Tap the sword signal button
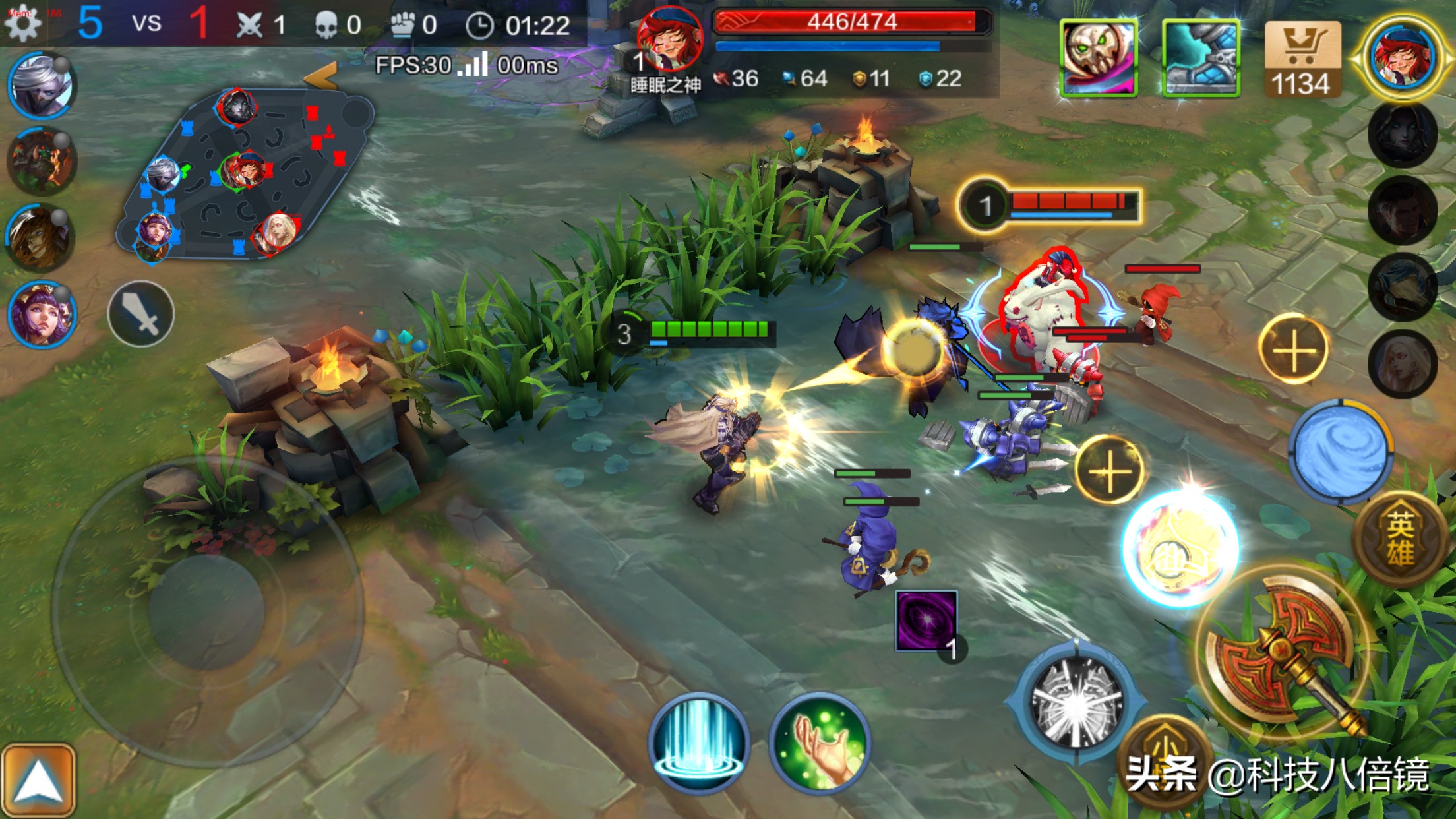 [x=141, y=314]
